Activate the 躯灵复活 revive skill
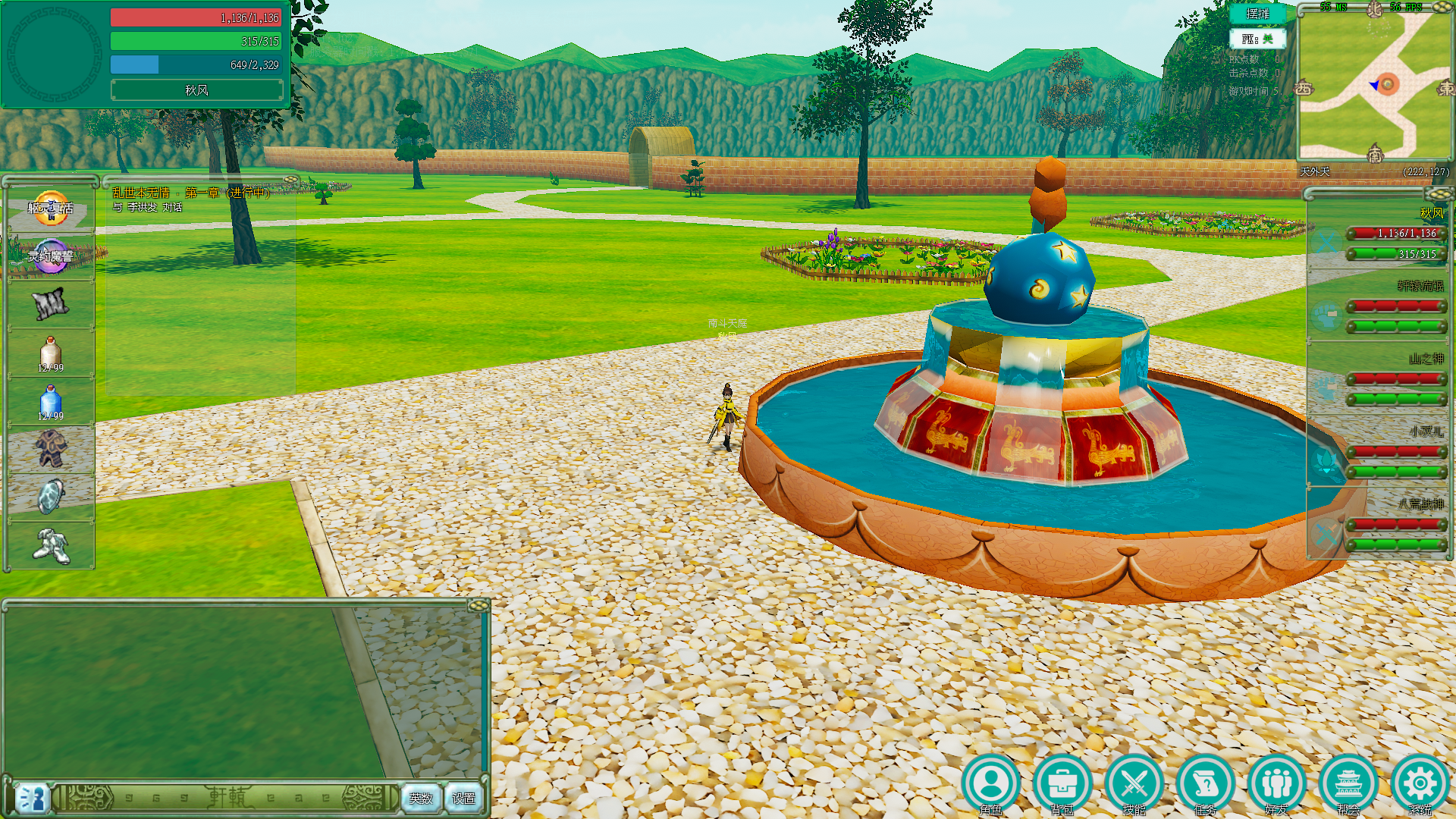Viewport: 1456px width, 819px height. pos(51,208)
